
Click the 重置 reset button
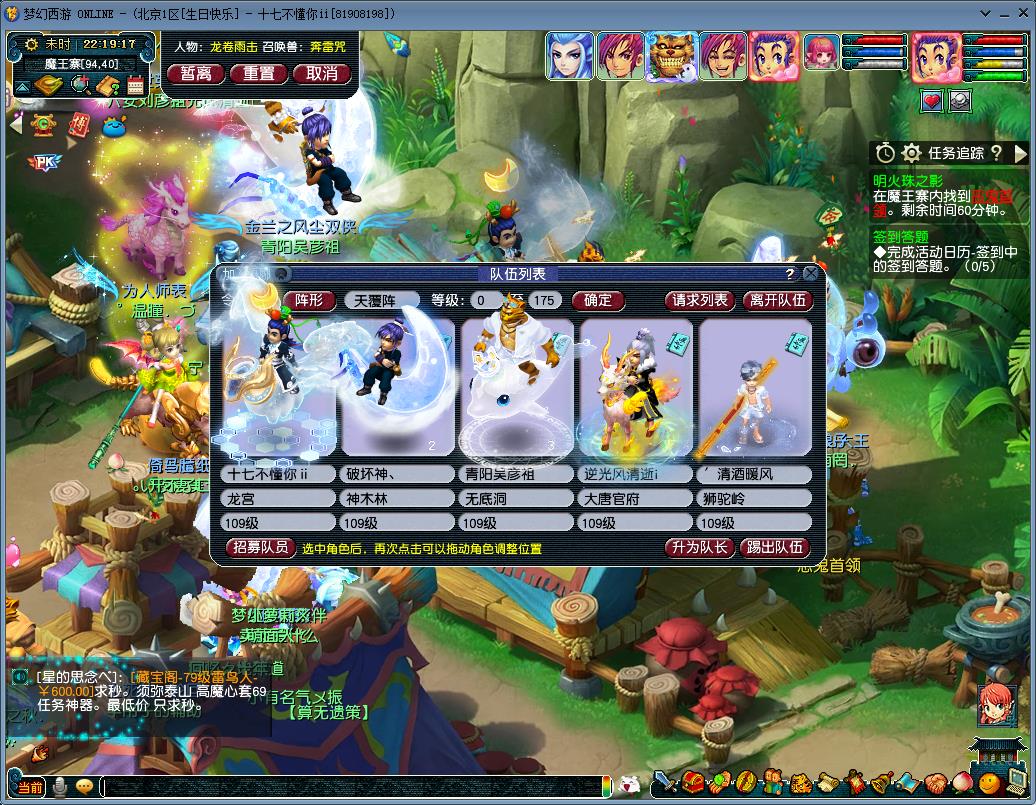(259, 73)
